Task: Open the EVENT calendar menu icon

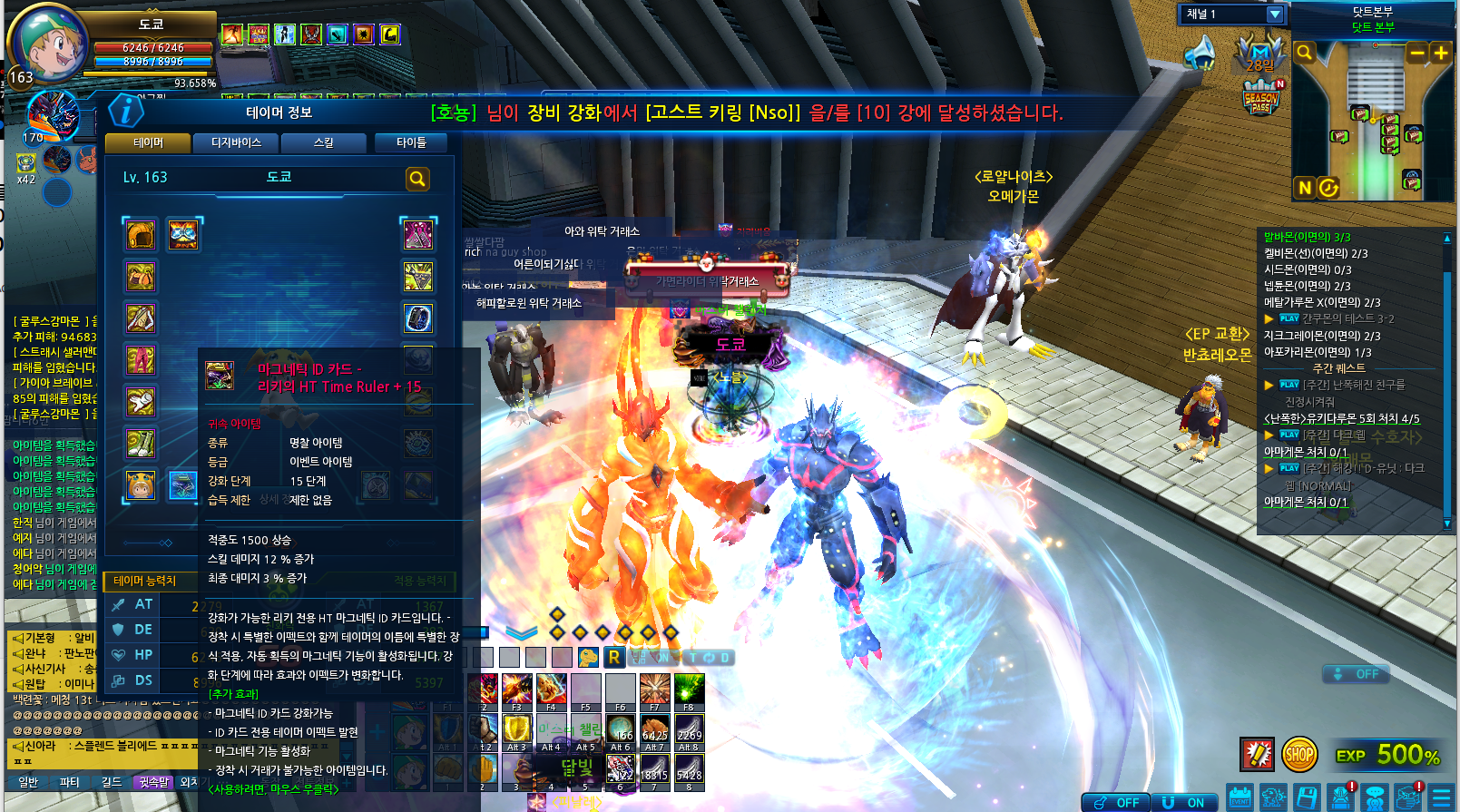Action: tap(1240, 797)
